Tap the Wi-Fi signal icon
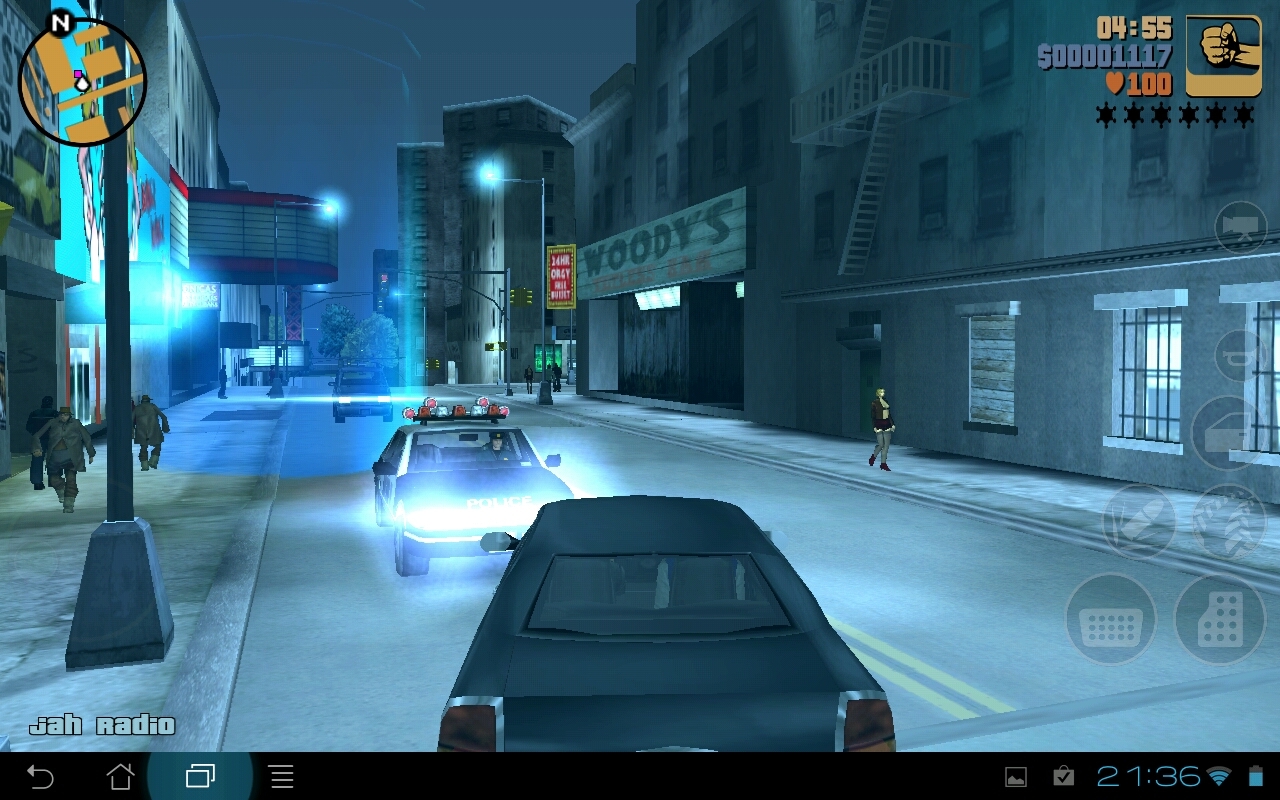Image resolution: width=1280 pixels, height=800 pixels. click(x=1219, y=775)
